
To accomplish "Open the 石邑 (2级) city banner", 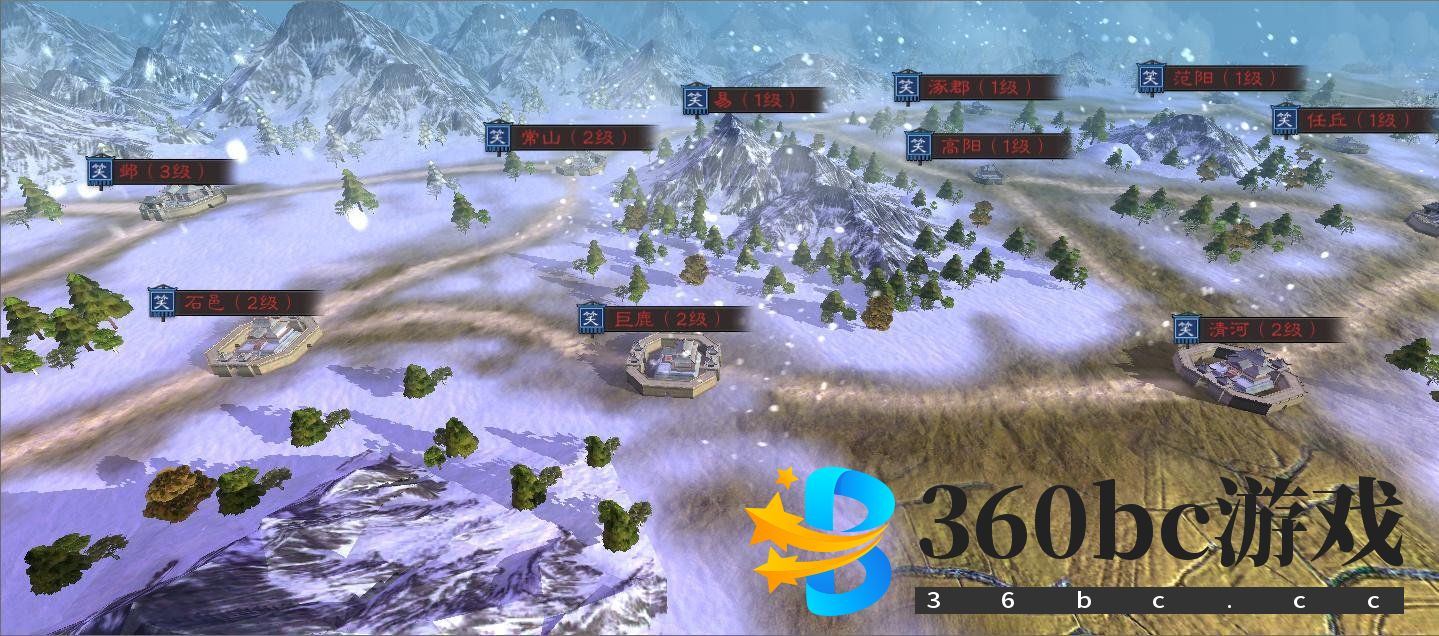I will [236, 303].
